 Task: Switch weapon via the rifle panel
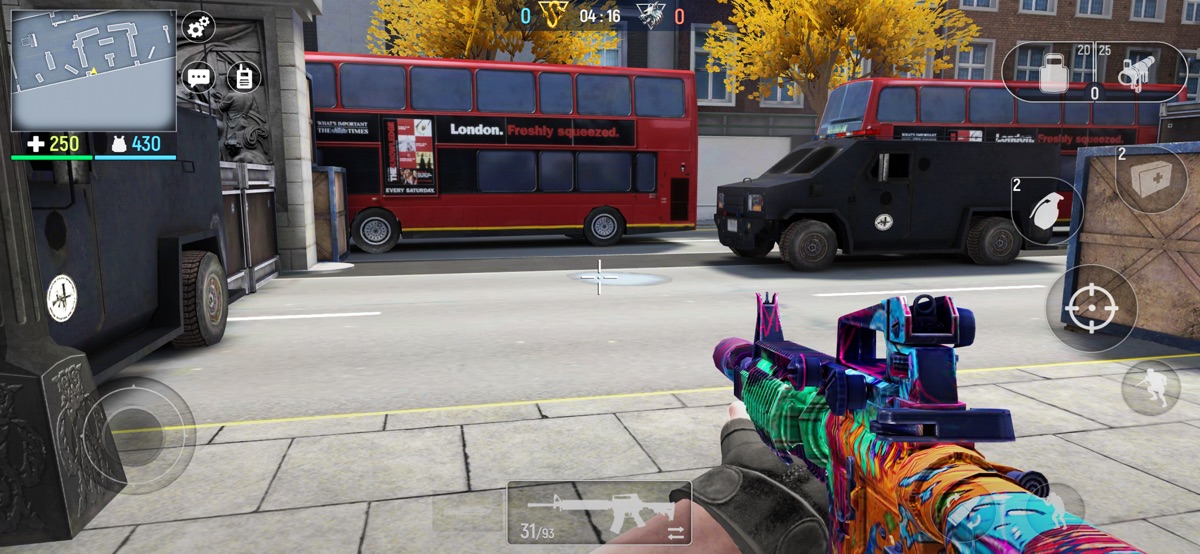(x=598, y=512)
